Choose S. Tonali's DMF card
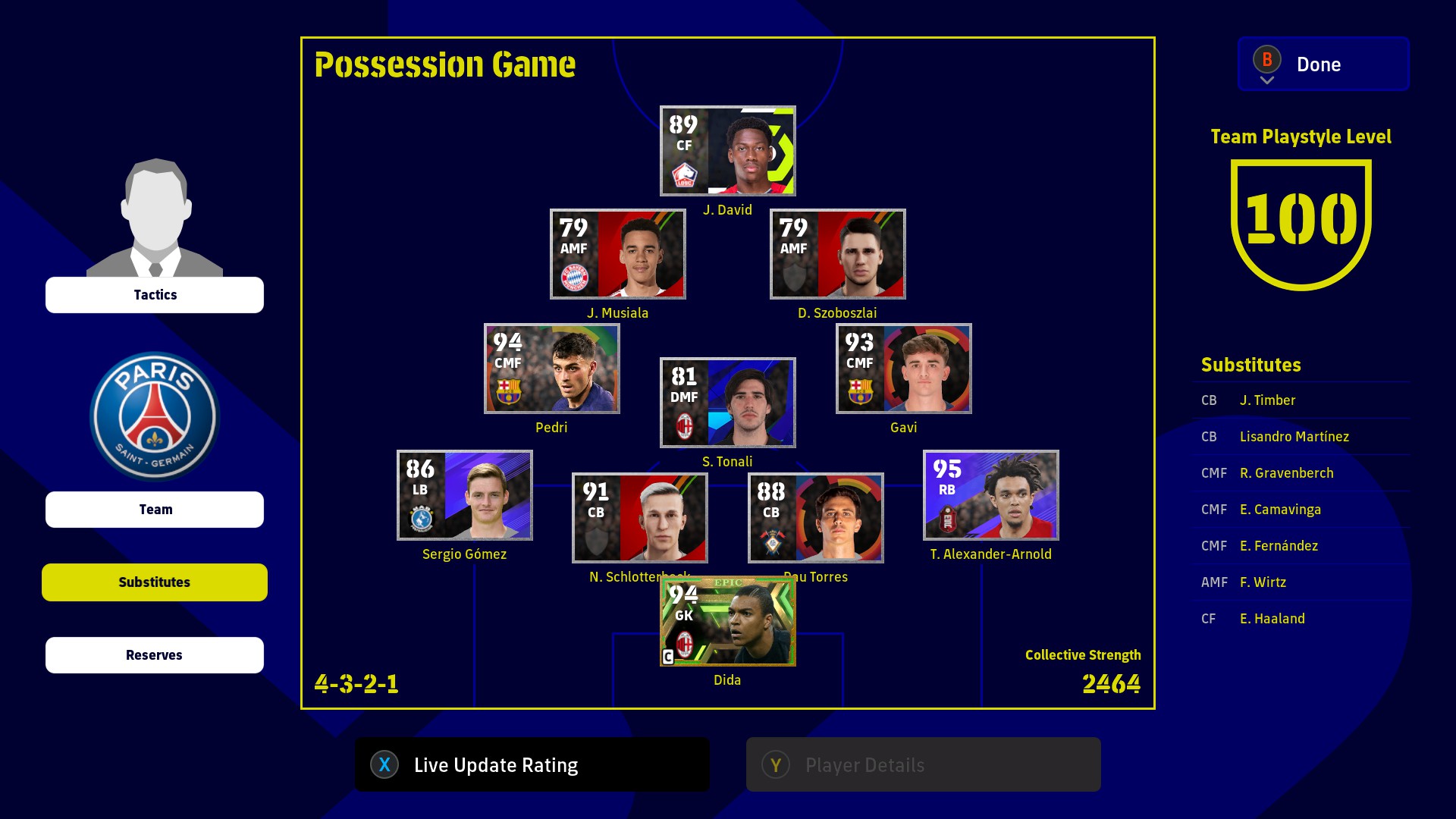The height and width of the screenshot is (819, 1456). pos(727,403)
